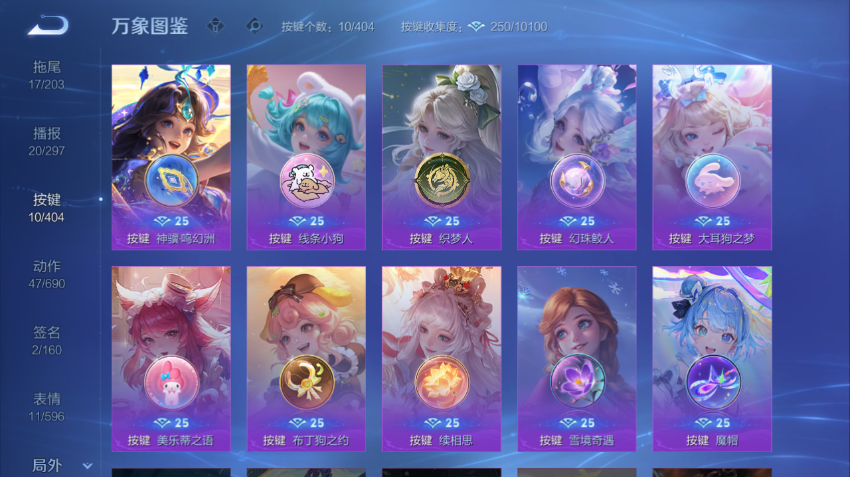Switch to the 拖尾 category tab
The height and width of the screenshot is (477, 850).
[47, 74]
